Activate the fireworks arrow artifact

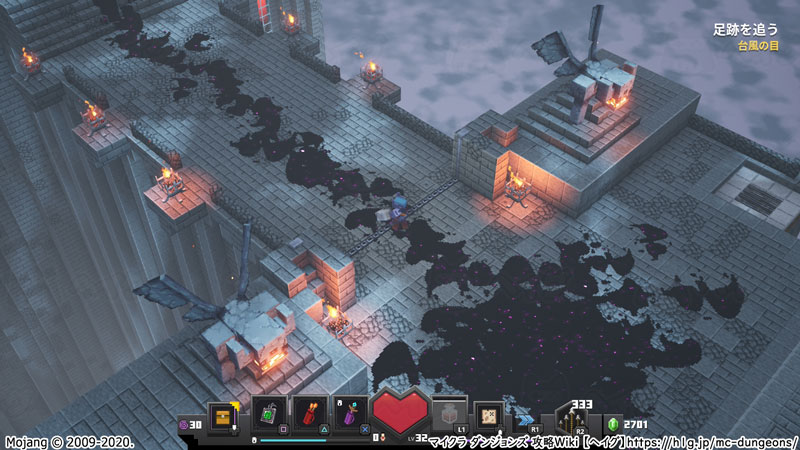[309, 413]
